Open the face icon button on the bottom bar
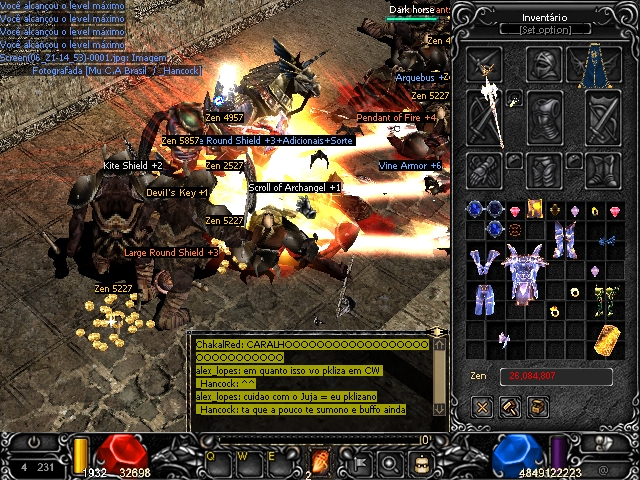Screen dimensions: 640x480 423,462
